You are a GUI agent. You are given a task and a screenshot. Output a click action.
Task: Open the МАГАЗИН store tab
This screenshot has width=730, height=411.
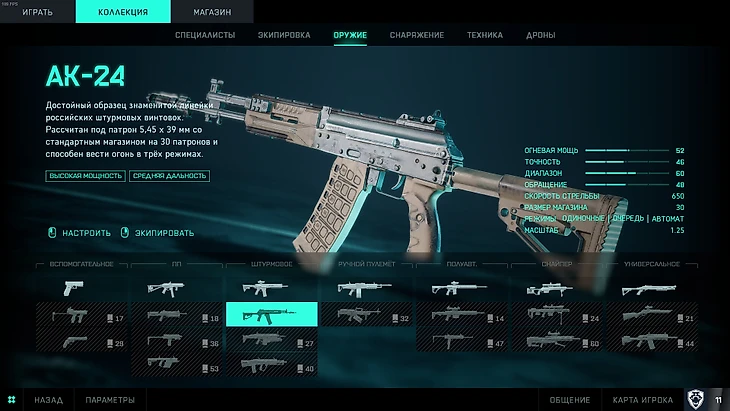[x=211, y=12]
